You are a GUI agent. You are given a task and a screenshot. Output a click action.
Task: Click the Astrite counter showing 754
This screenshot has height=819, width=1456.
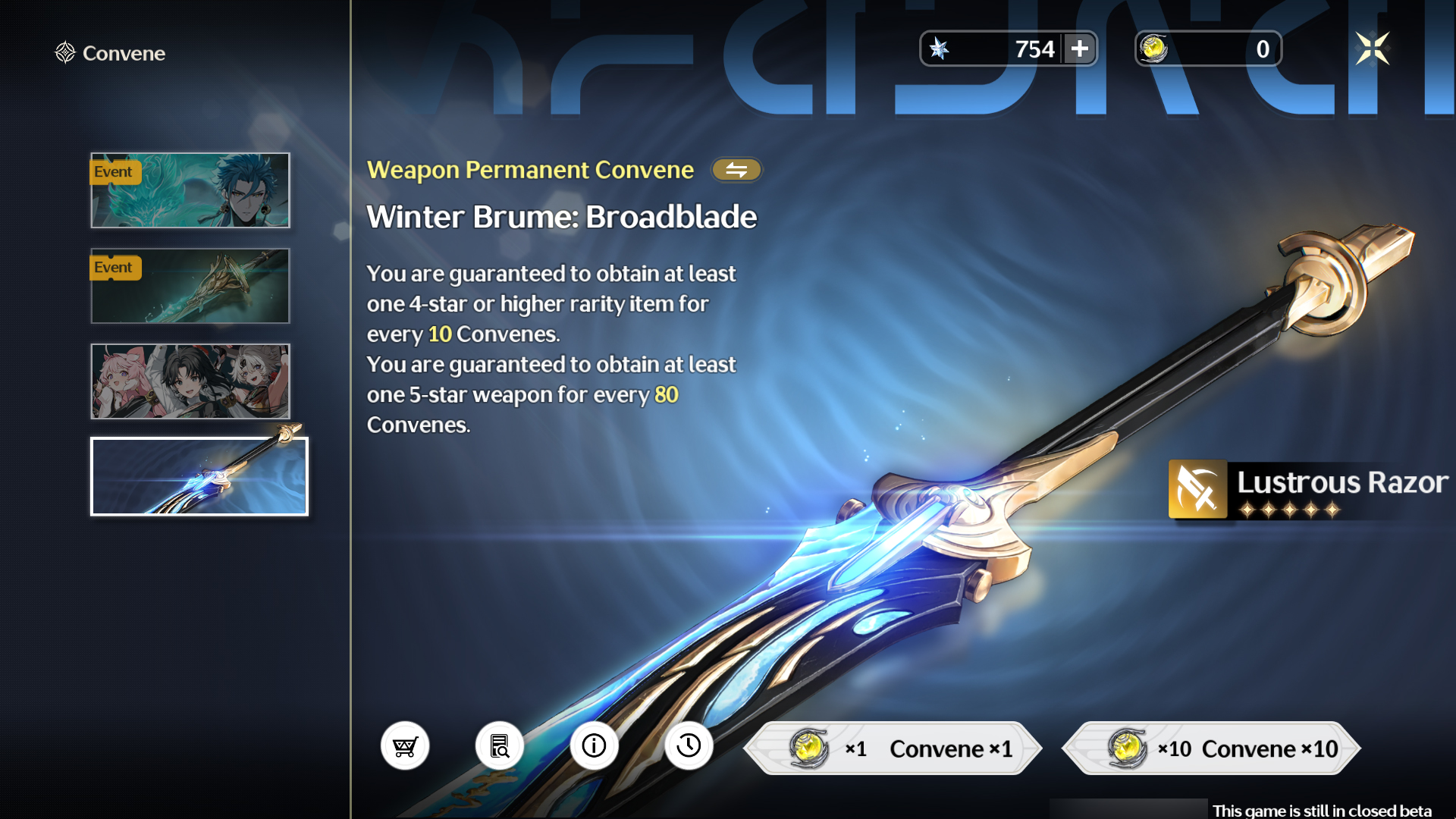[x=1035, y=49]
